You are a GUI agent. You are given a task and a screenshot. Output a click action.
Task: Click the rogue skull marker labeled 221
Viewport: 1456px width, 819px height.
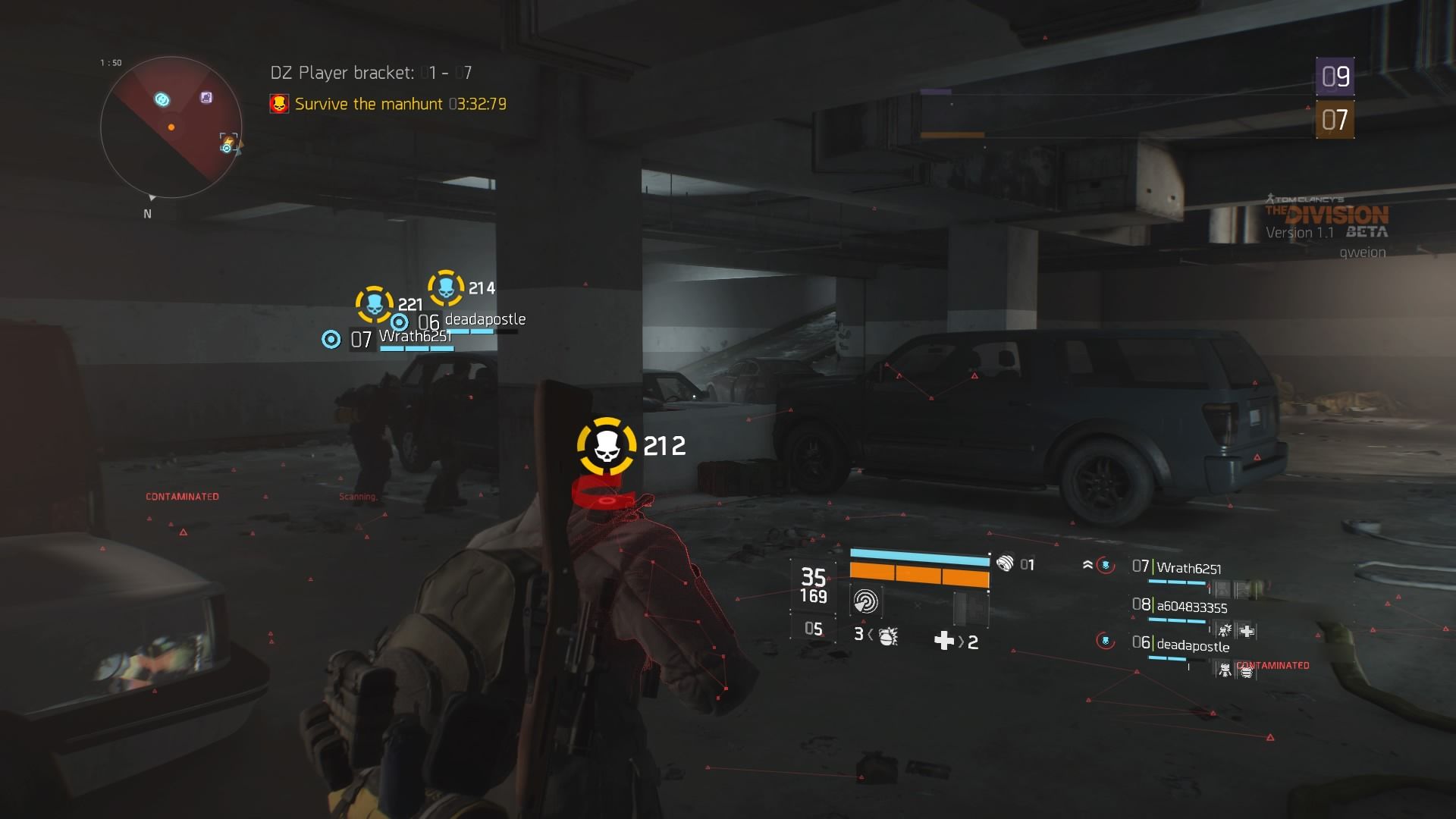375,305
